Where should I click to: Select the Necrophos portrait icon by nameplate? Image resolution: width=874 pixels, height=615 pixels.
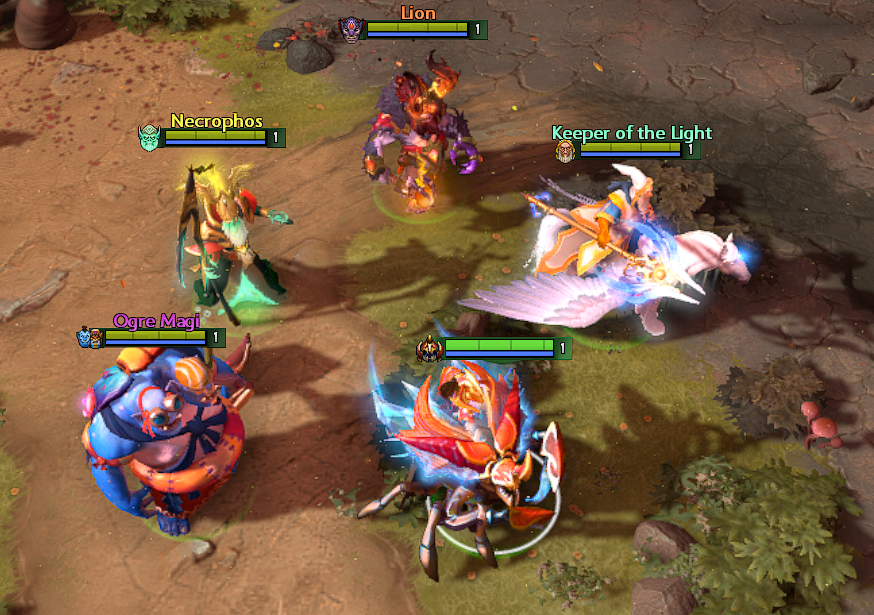point(150,137)
